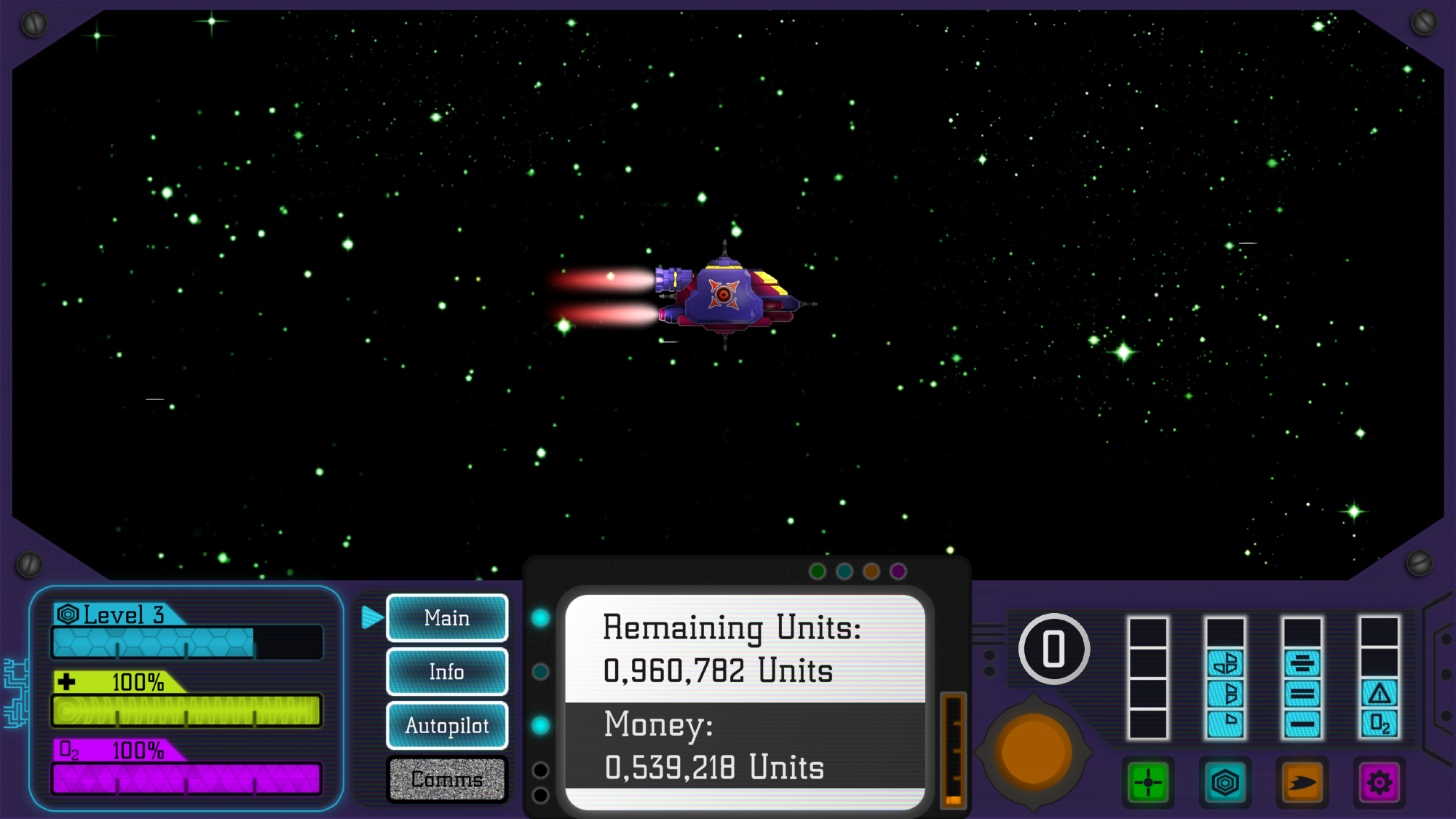Screen dimensions: 1456x819
Task: Click the green crosshair targeting button
Action: click(1148, 783)
